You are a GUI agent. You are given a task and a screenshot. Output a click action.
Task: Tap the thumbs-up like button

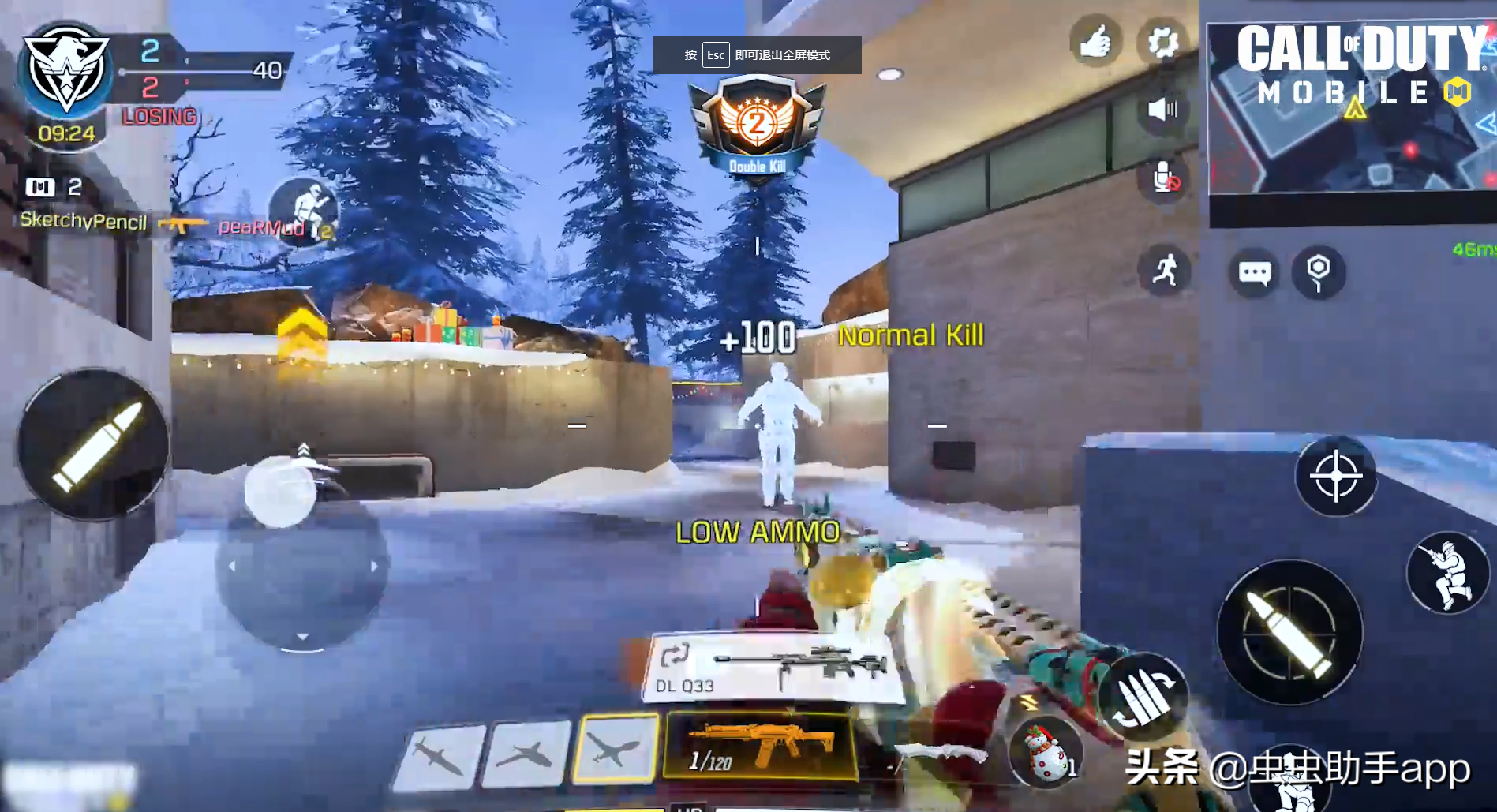[x=1095, y=43]
